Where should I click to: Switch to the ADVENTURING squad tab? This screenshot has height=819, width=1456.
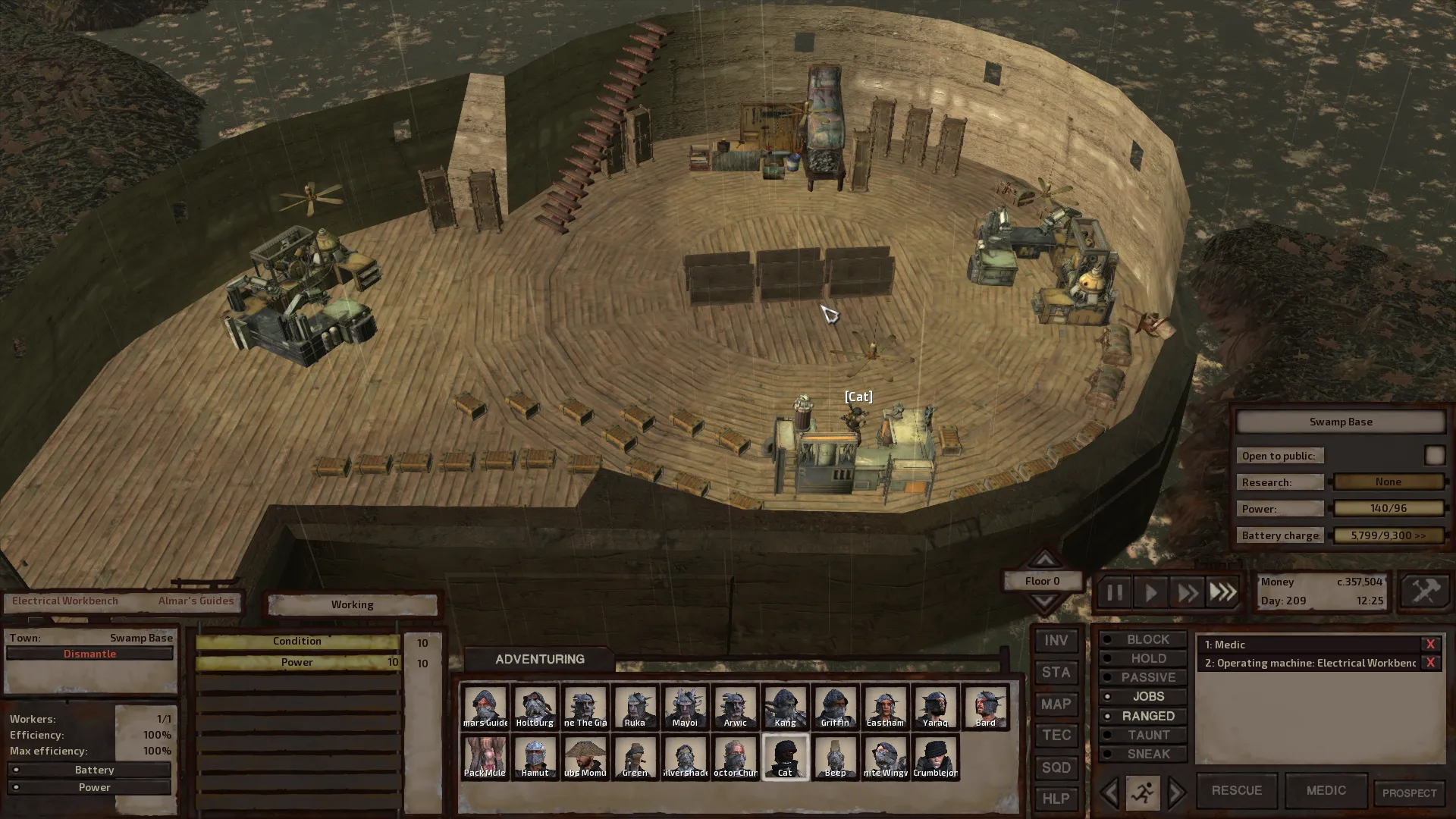pos(539,659)
